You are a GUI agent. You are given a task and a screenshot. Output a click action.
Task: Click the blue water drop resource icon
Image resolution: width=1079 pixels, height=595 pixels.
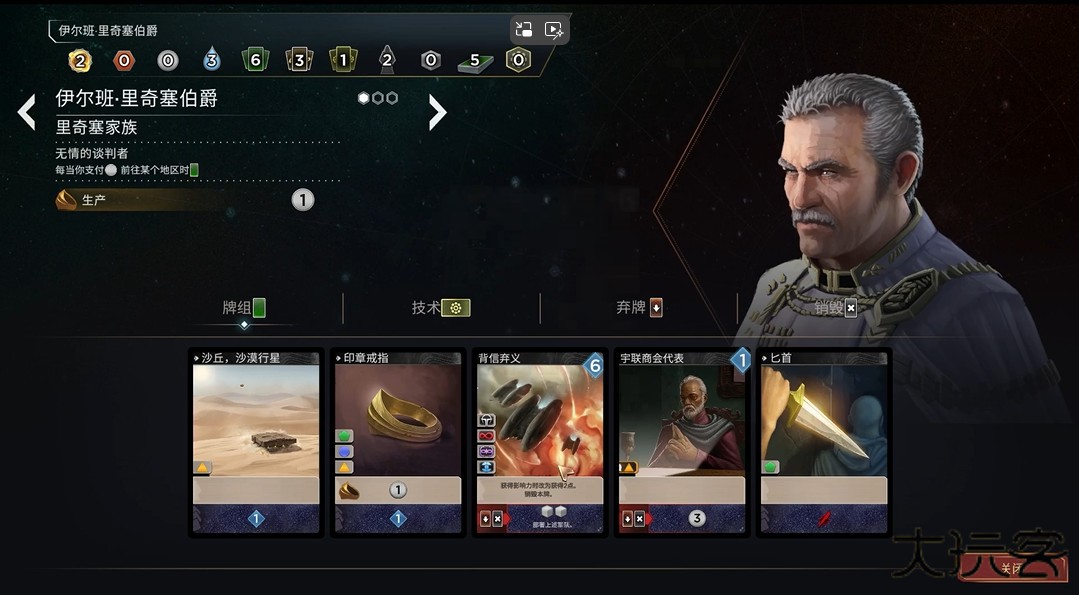pyautogui.click(x=211, y=61)
